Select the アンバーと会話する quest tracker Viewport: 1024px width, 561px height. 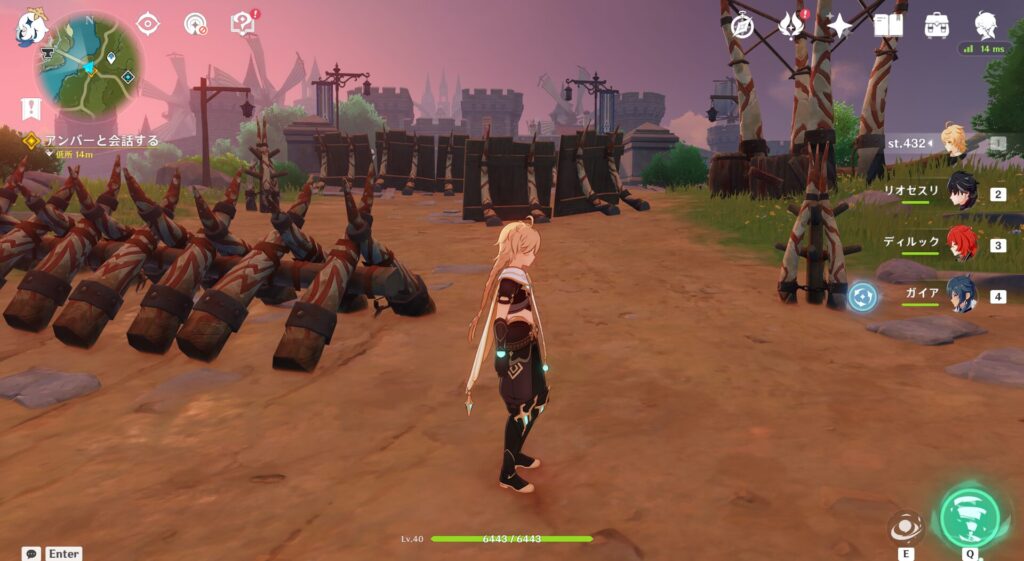click(100, 141)
